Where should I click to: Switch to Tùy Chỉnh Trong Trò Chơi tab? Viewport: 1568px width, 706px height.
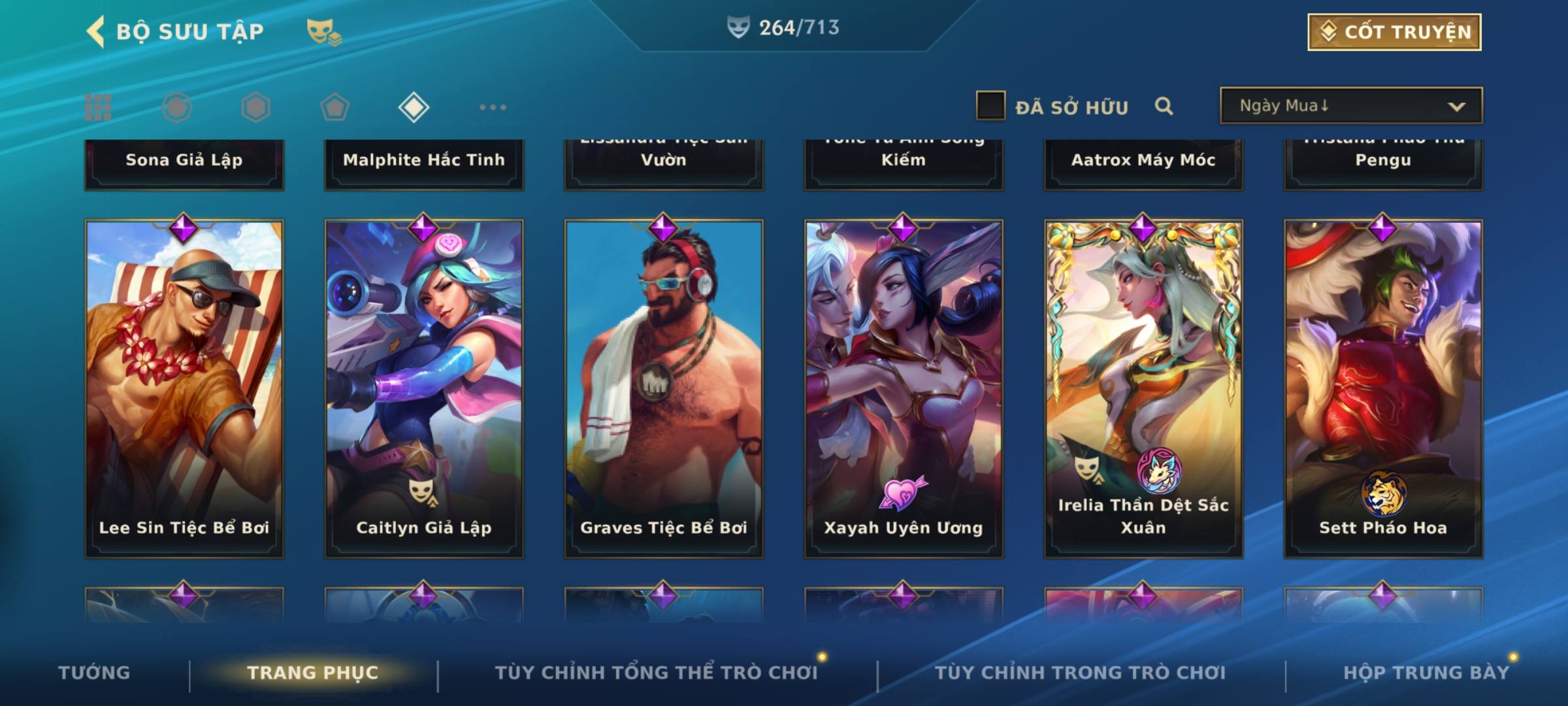pos(1080,673)
